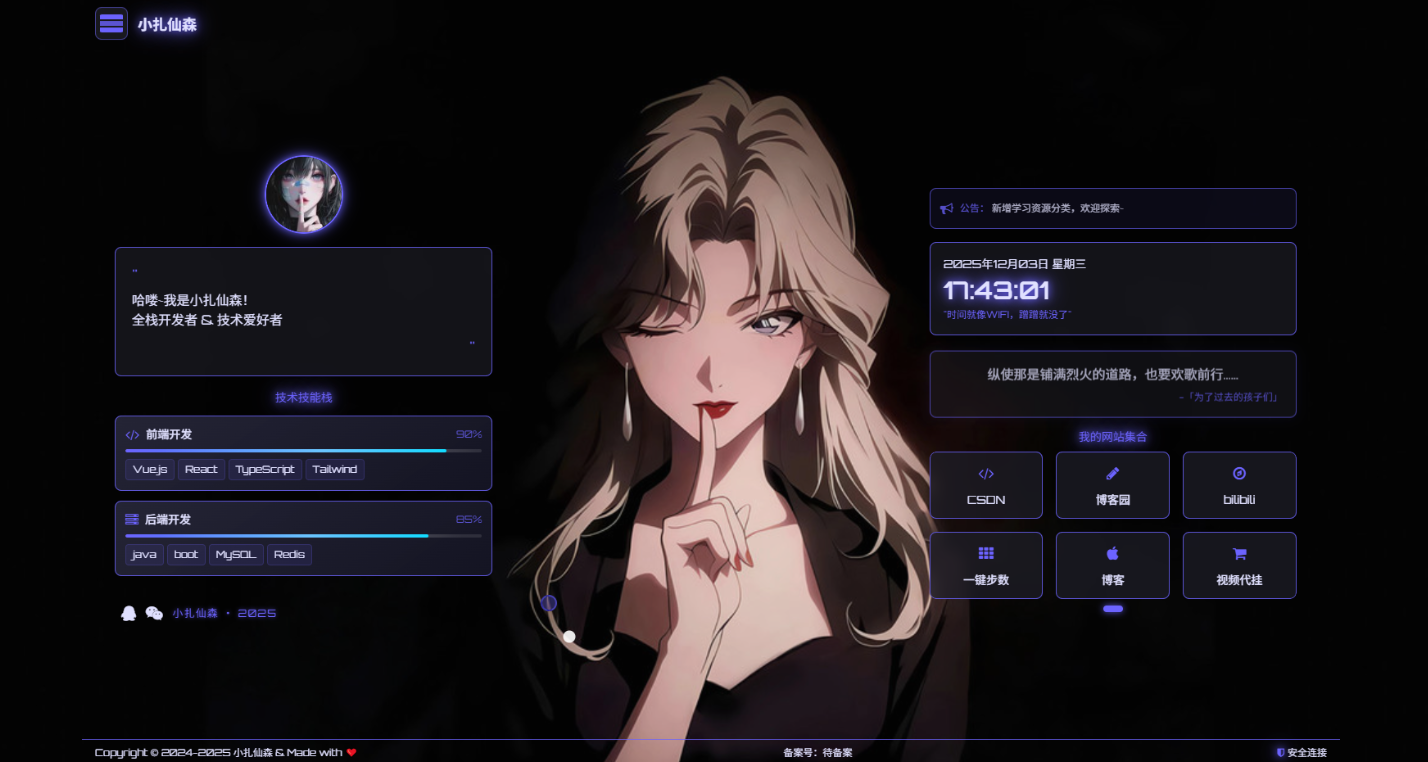
Task: Select the TypeScript skill tag
Action: [265, 469]
